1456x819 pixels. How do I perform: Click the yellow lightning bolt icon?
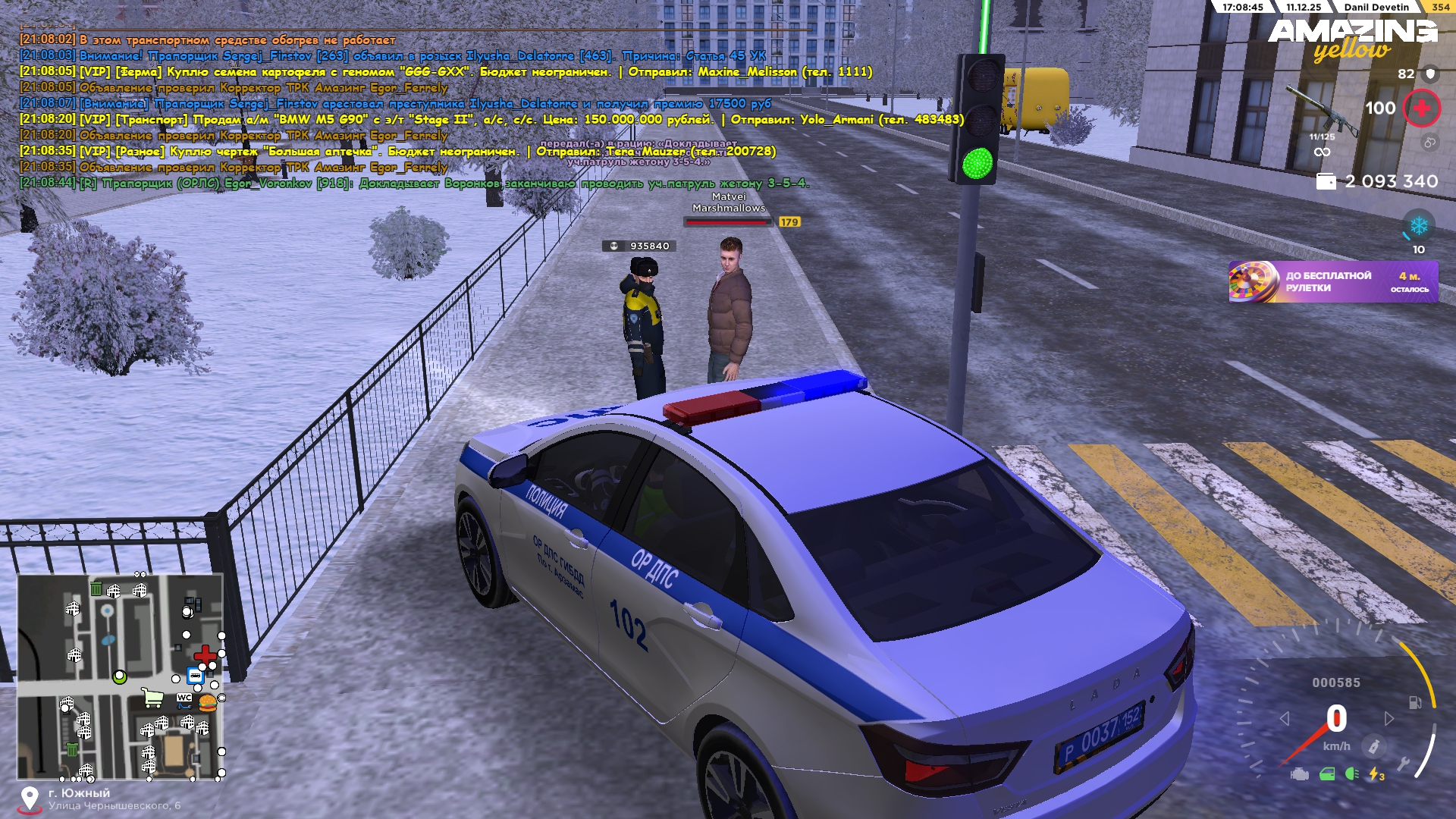(1375, 774)
